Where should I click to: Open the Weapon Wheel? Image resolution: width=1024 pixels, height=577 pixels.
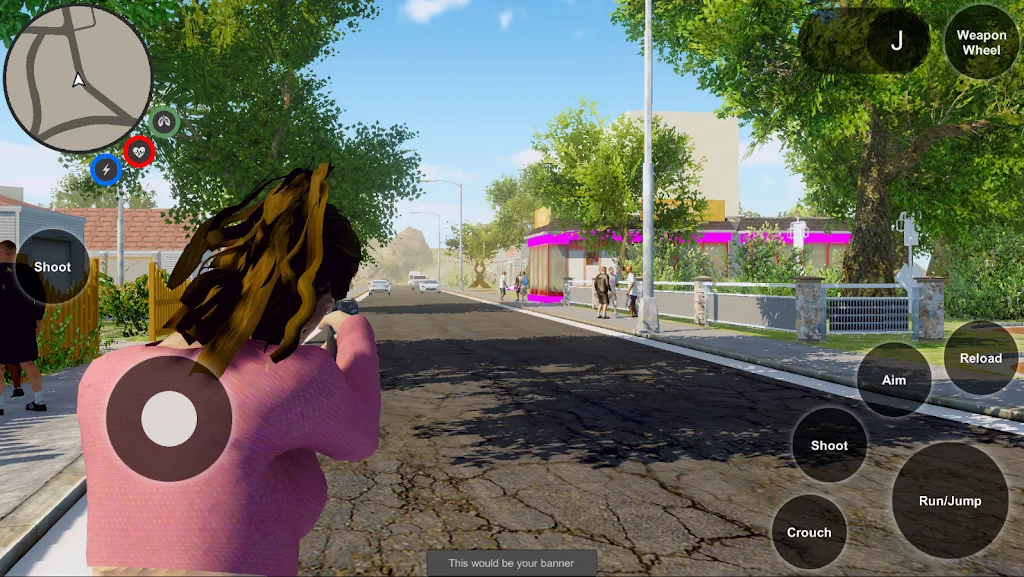point(981,42)
